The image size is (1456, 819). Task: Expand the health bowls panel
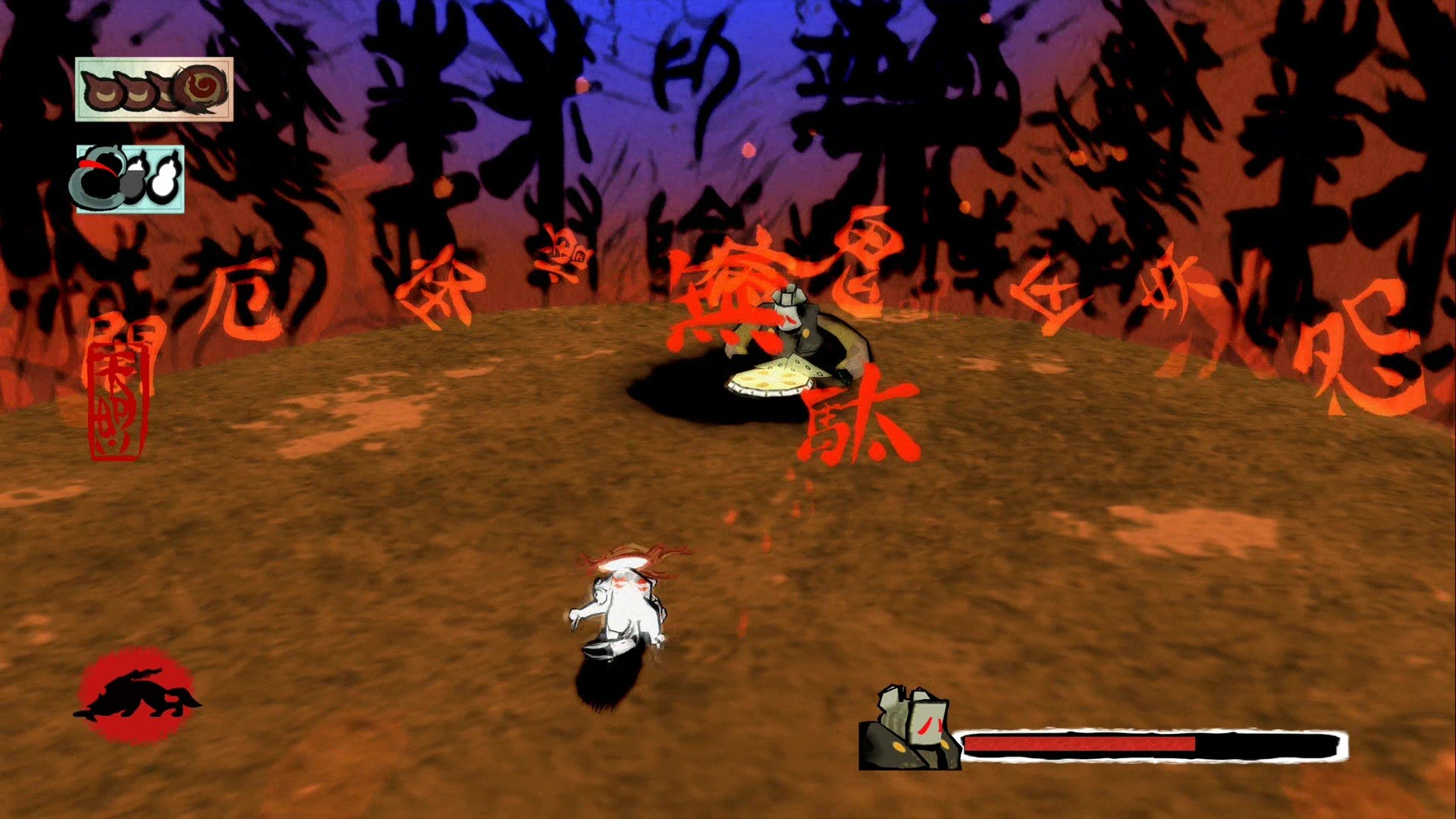pyautogui.click(x=152, y=91)
